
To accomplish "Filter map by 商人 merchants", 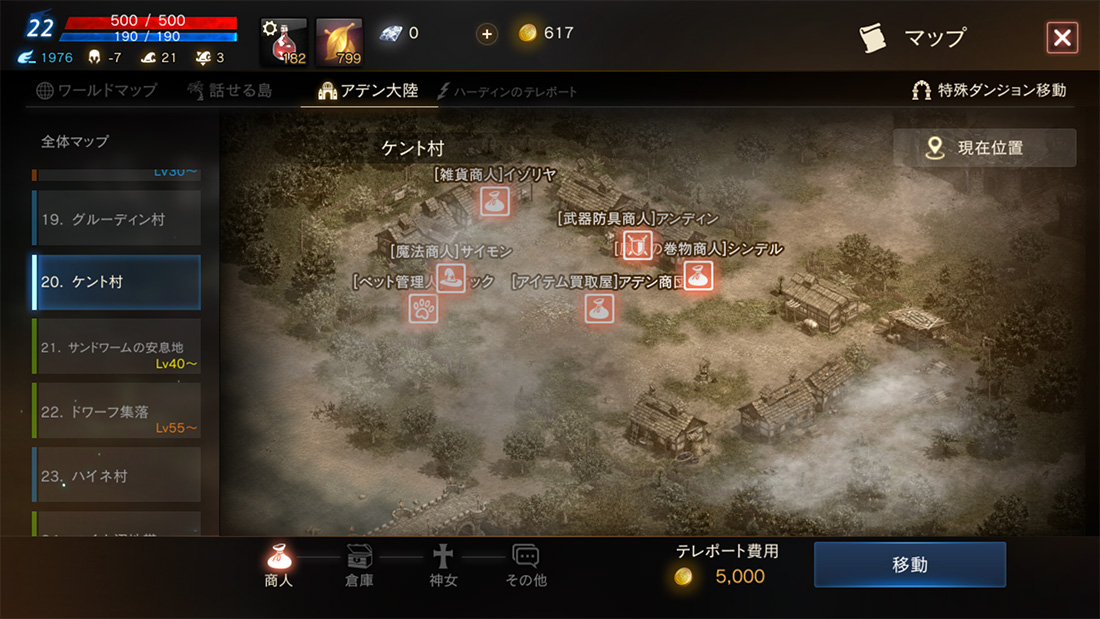I will tap(279, 566).
